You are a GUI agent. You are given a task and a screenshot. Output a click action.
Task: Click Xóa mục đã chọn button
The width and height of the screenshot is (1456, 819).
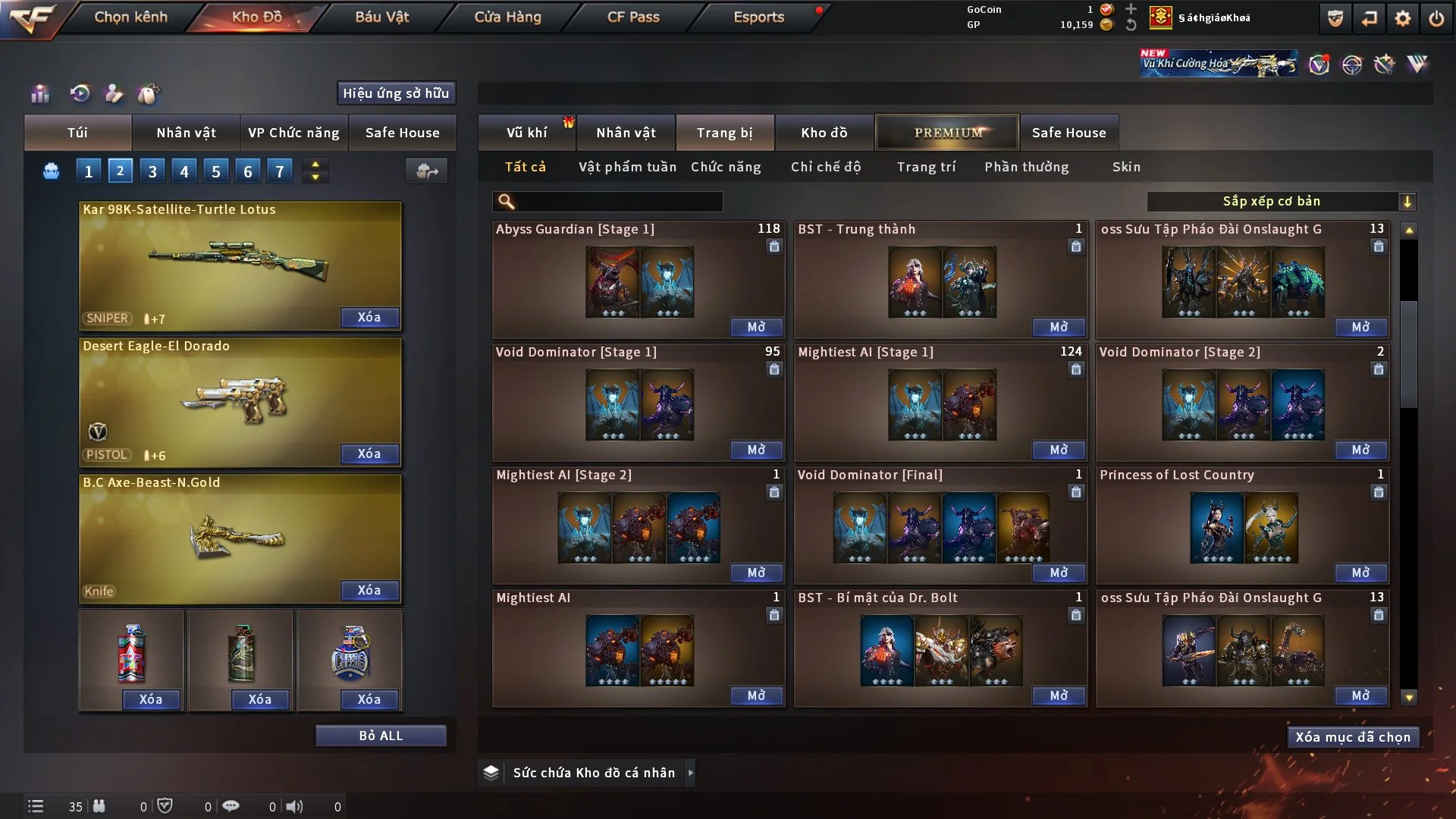pos(1353,737)
